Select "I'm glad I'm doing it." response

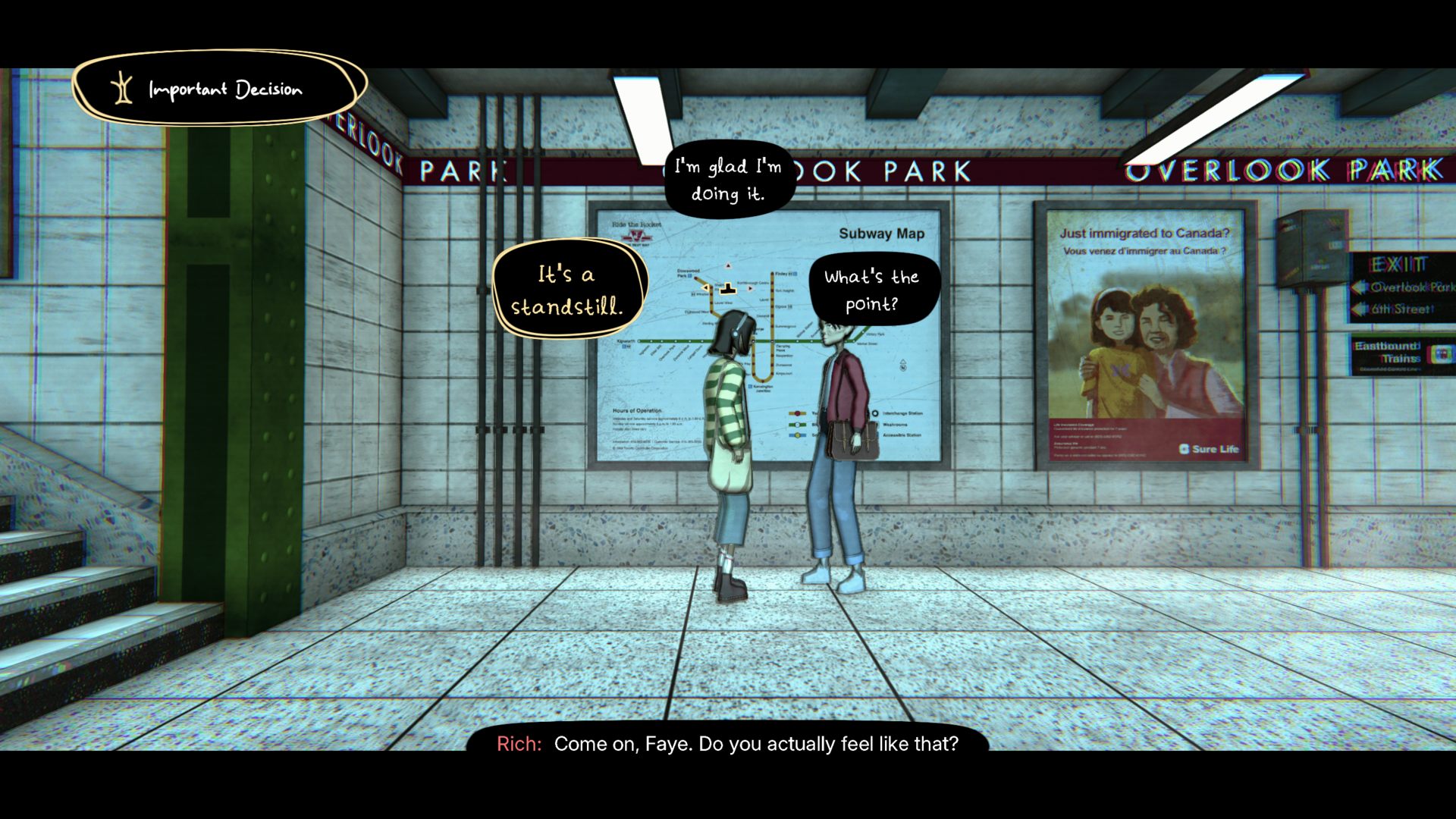point(728,180)
